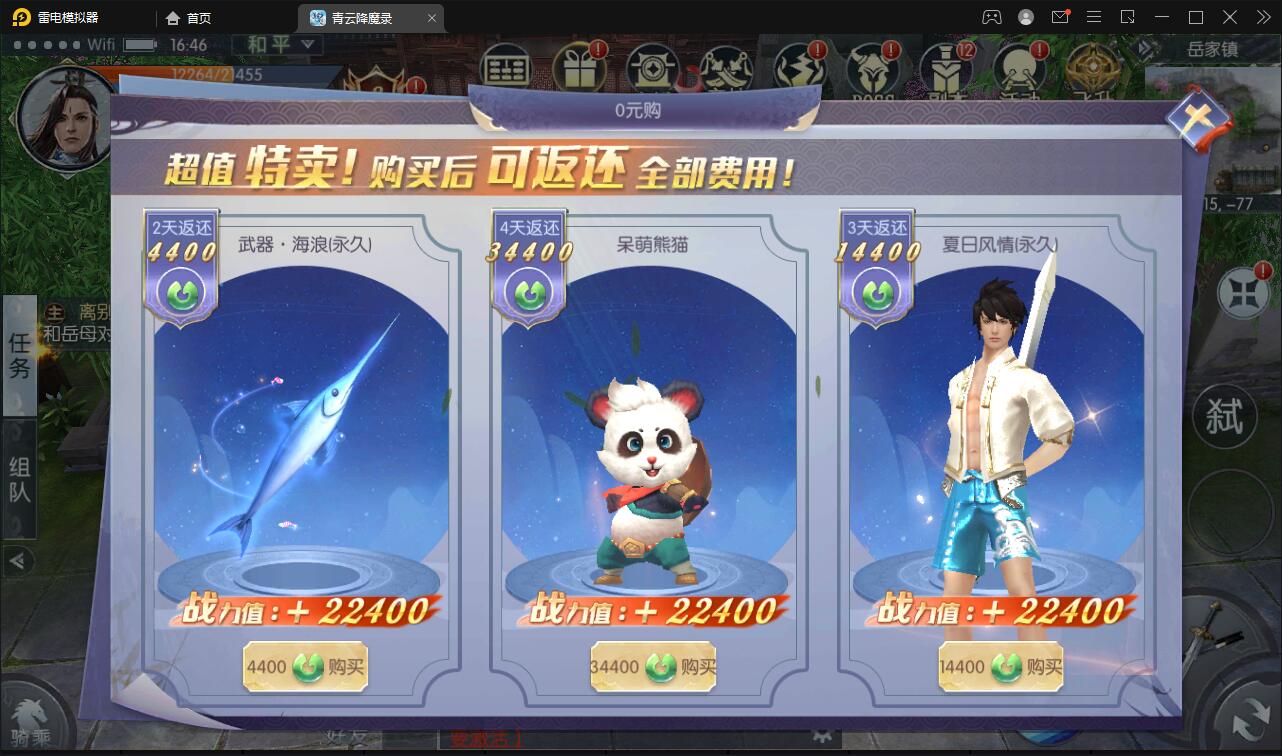Click the toolbar icon showing the 12 badge
Viewport: 1282px width, 756px height.
point(945,66)
